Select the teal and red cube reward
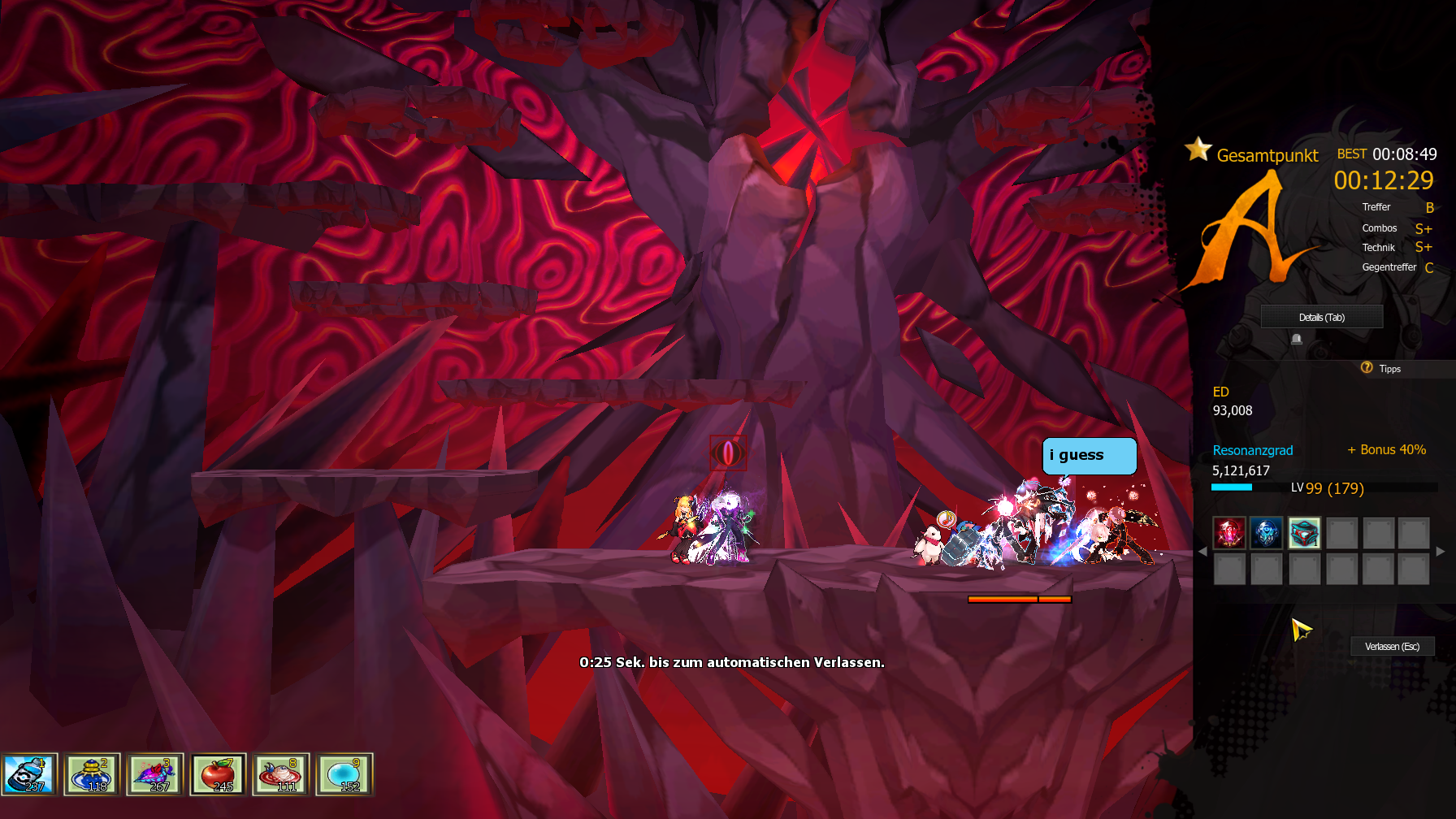Screen dimensions: 1456x819 [1304, 533]
